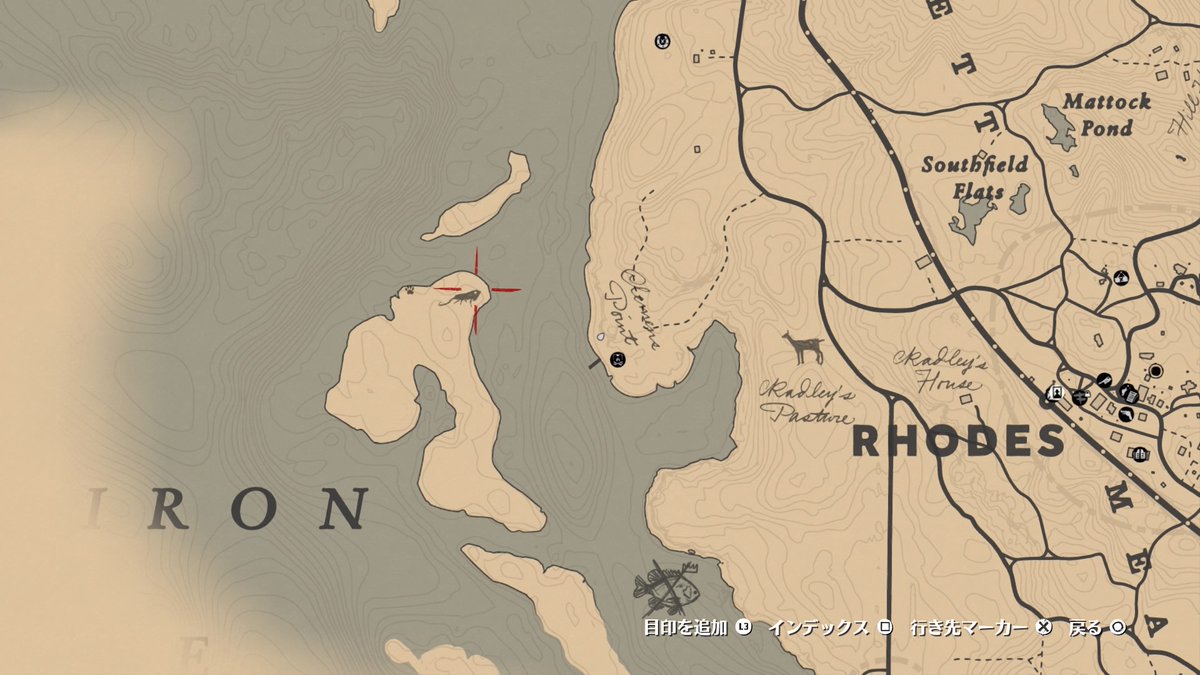Screen dimensions: 1200x675
Task: Click the white teardrop marker at Clemens Point
Action: (x=600, y=337)
